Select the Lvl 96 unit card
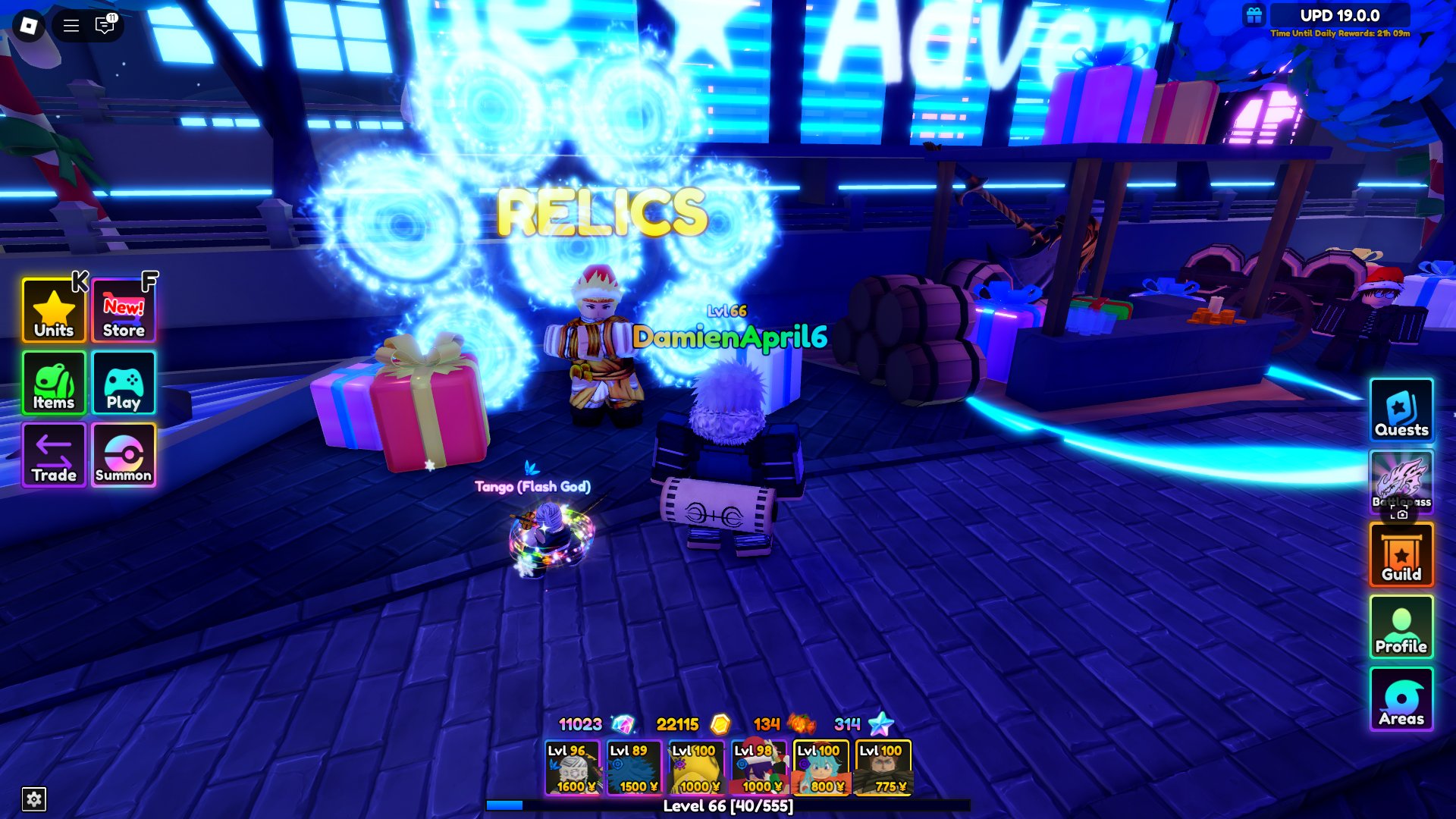Viewport: 1456px width, 819px height. point(573,766)
